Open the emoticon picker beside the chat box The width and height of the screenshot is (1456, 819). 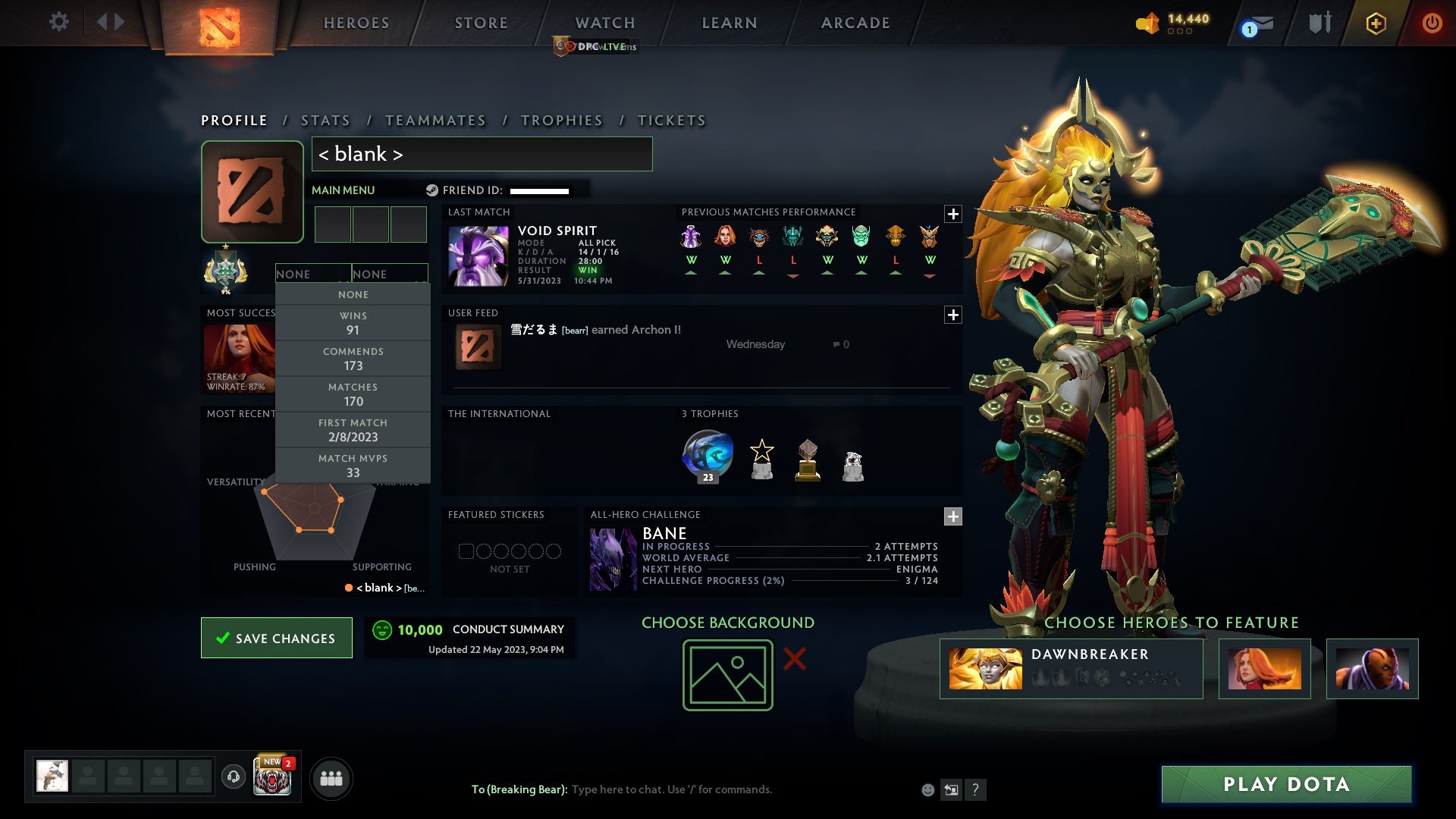tap(927, 789)
